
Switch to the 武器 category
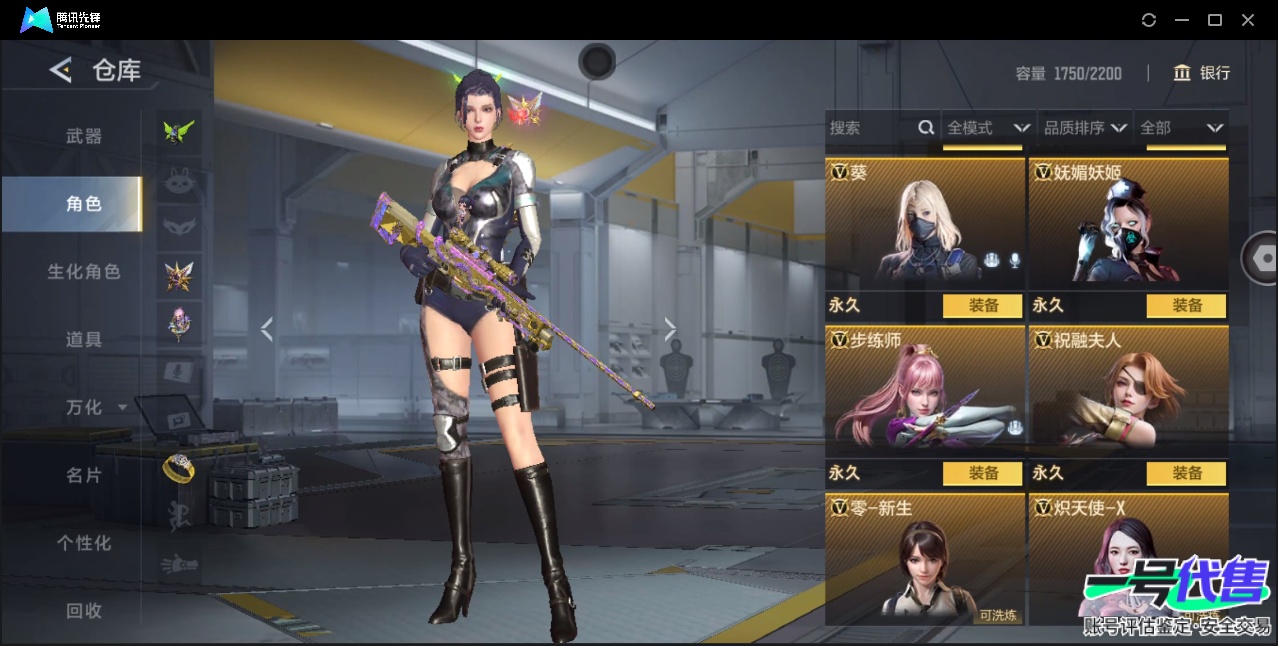(x=84, y=136)
